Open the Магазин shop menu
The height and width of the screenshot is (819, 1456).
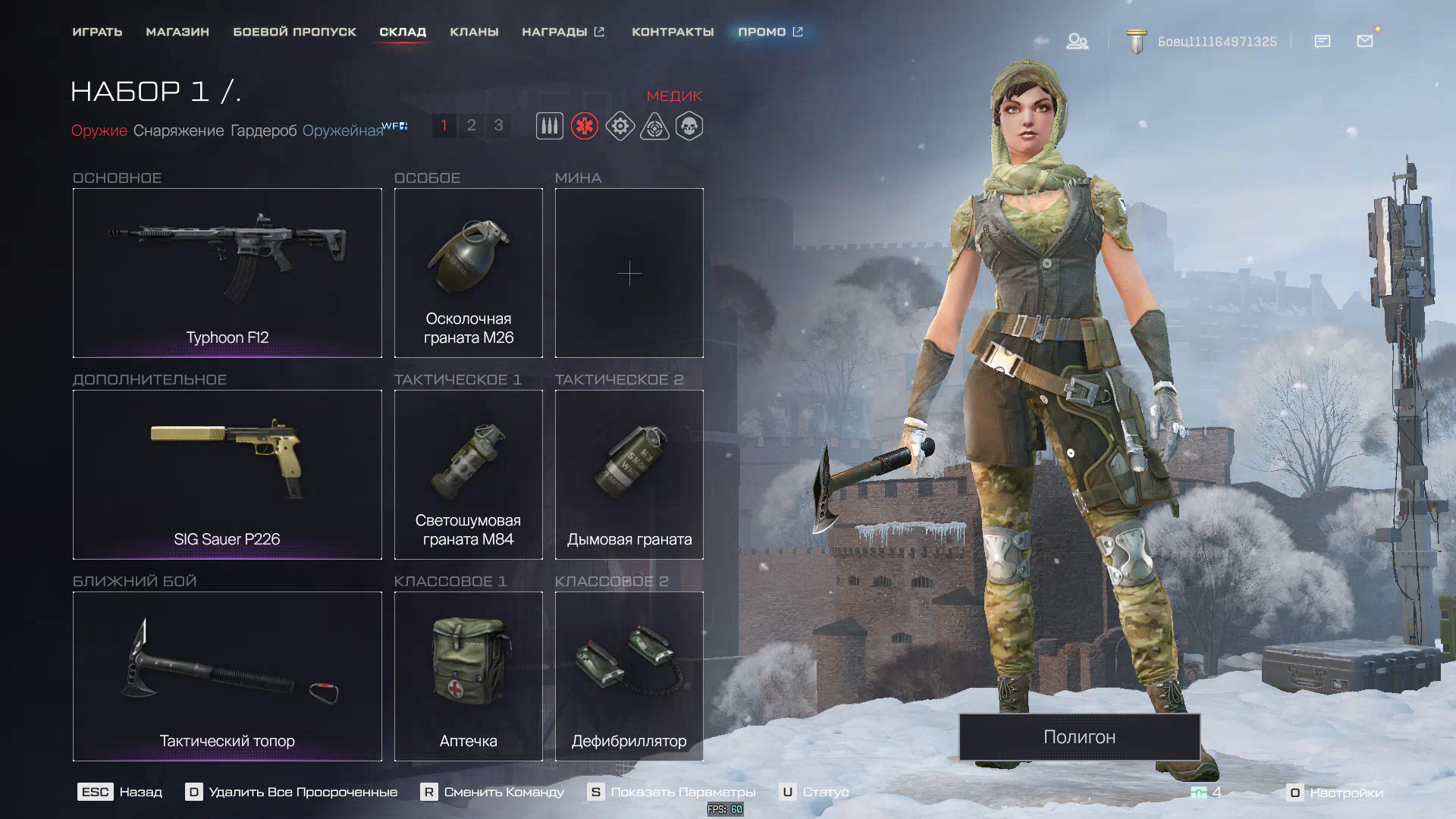click(x=177, y=32)
